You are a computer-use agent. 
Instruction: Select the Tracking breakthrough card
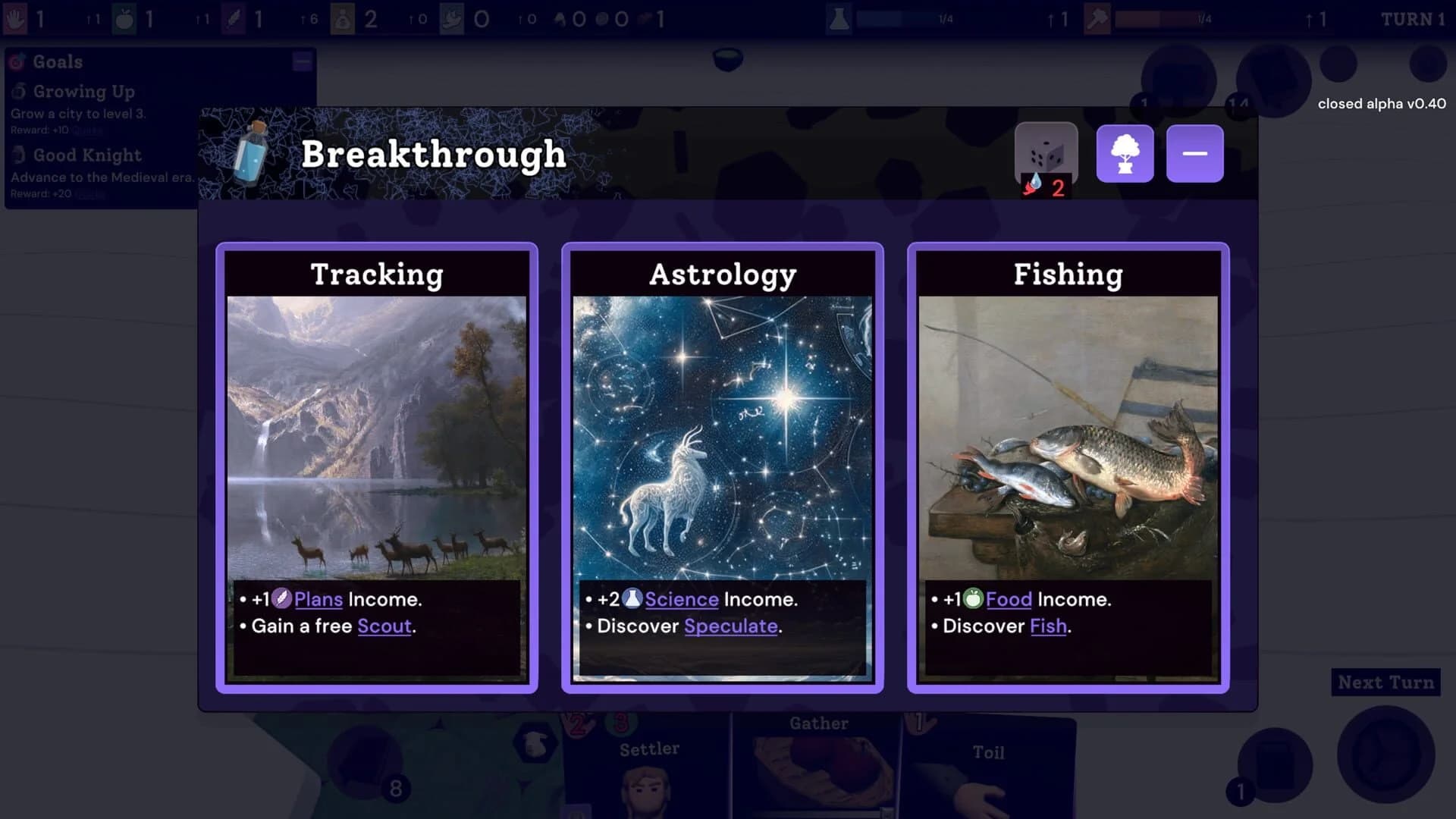pos(377,466)
